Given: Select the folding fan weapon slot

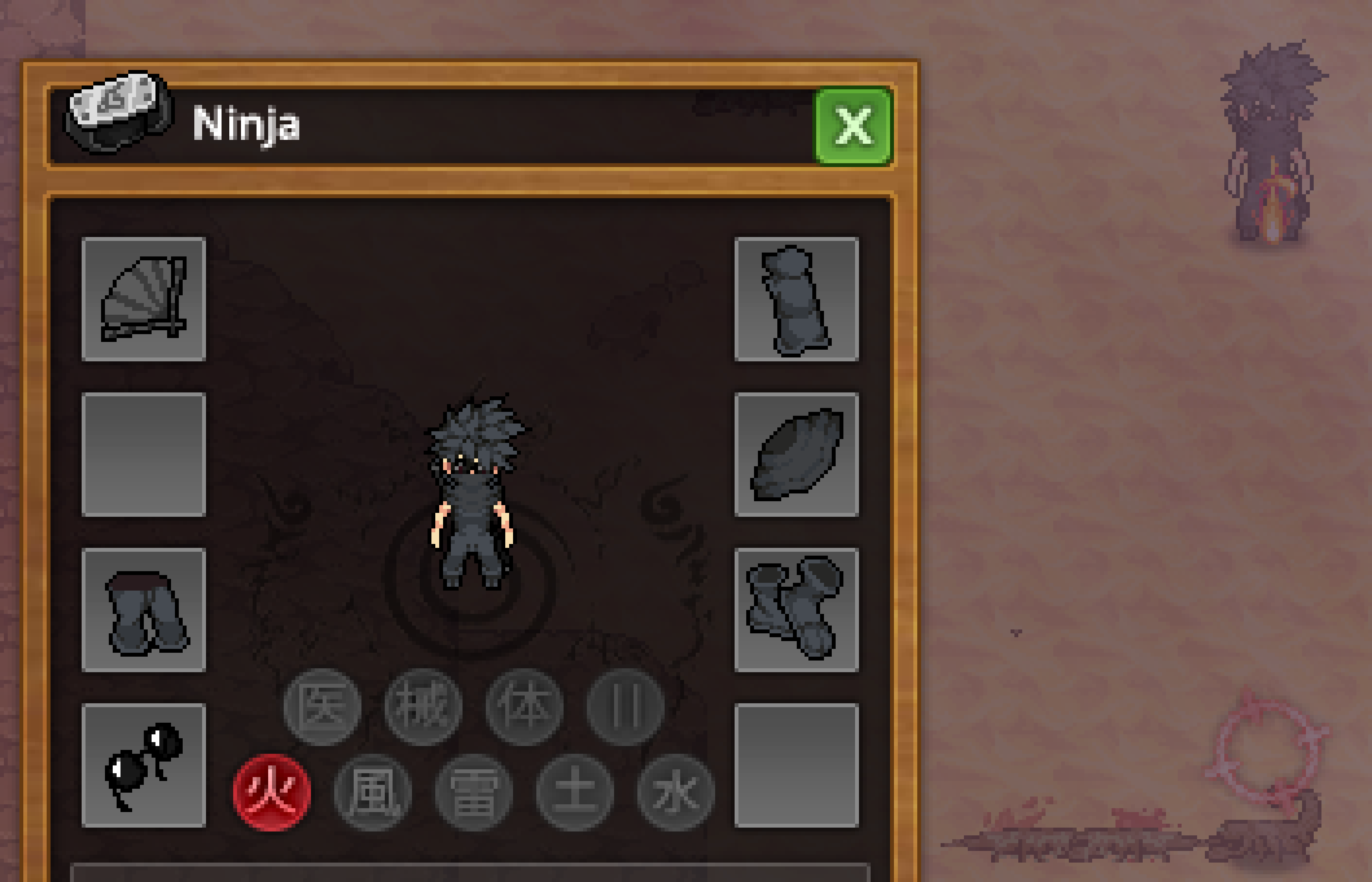Looking at the screenshot, I should pos(144,299).
